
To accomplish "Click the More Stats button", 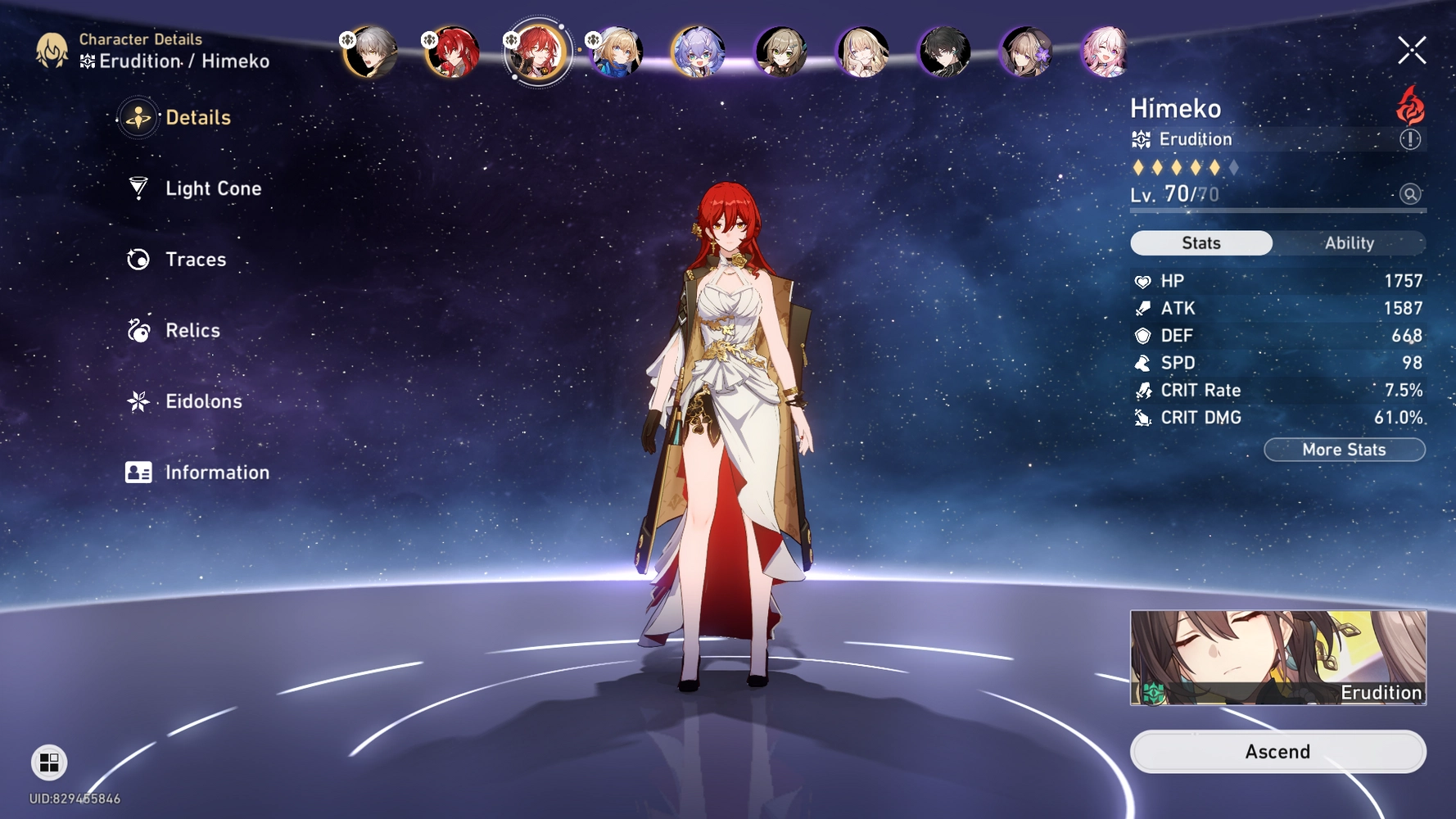I will [1344, 449].
